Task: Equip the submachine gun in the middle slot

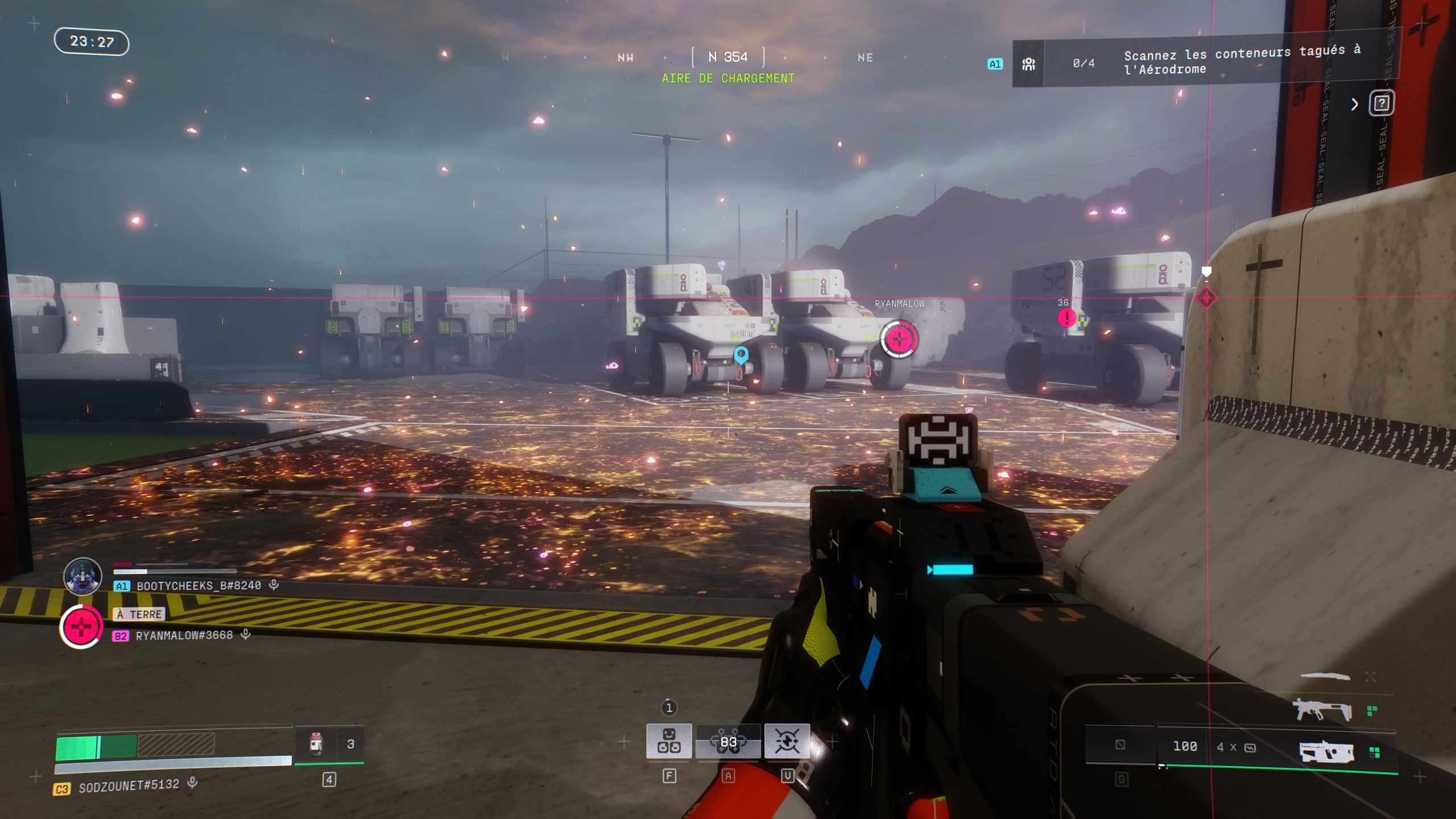Action: pos(1322,710)
